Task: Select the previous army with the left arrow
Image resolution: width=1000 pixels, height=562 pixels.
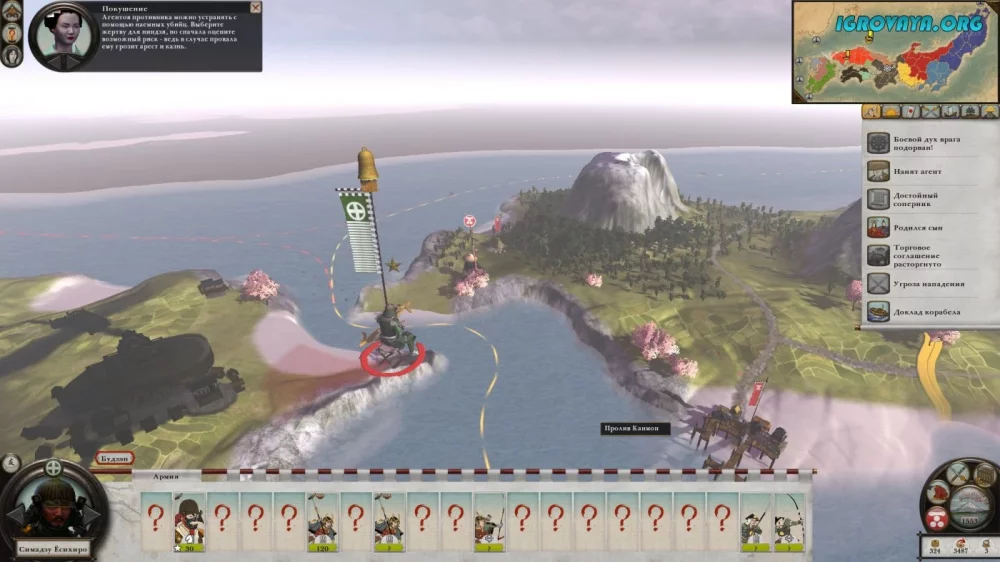Action: tap(14, 514)
